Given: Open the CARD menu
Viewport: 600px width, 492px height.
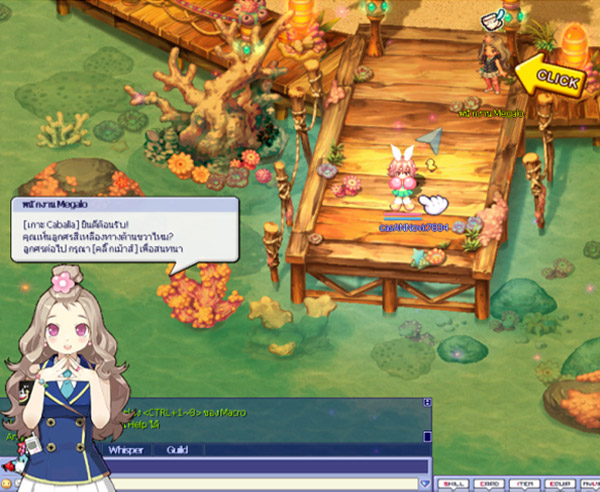Looking at the screenshot, I should point(490,483).
